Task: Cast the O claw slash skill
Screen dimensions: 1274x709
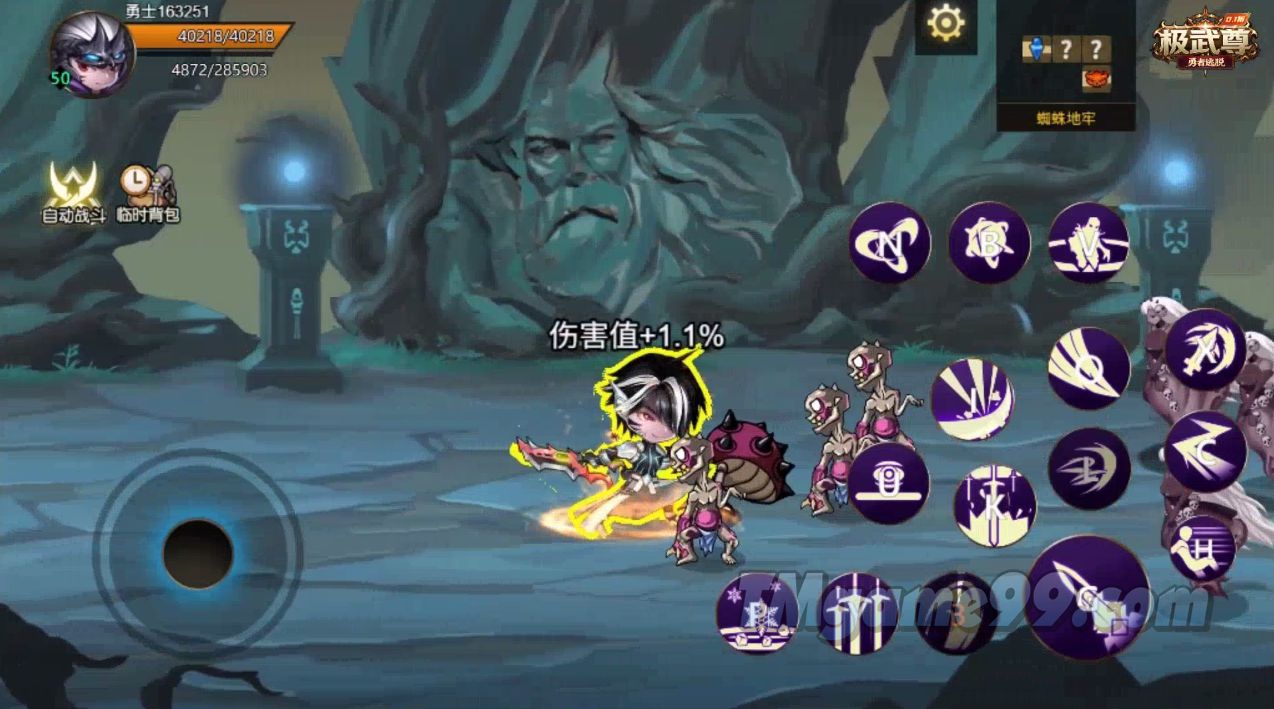Action: (1089, 368)
